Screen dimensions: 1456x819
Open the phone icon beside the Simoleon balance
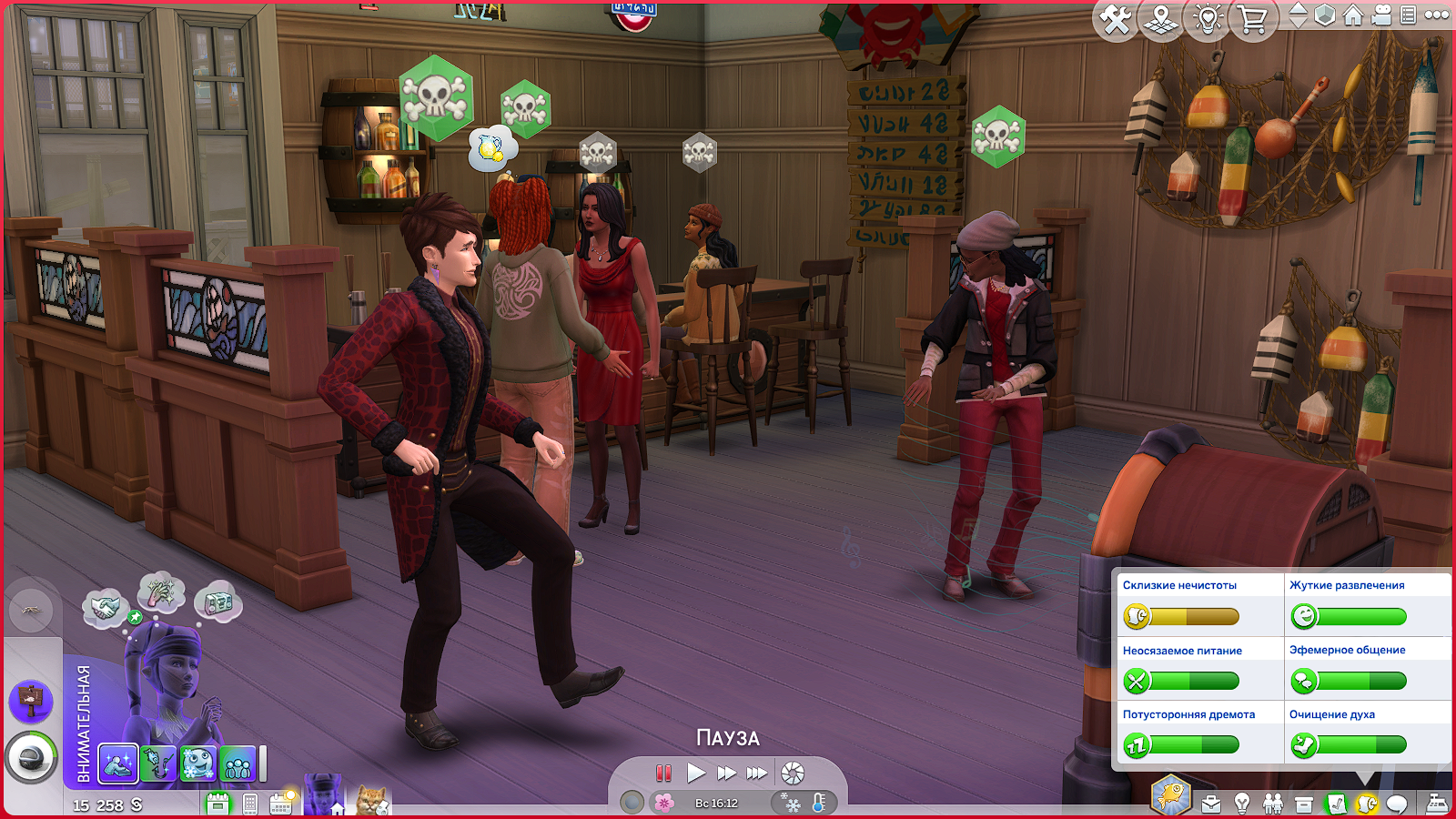click(x=250, y=804)
